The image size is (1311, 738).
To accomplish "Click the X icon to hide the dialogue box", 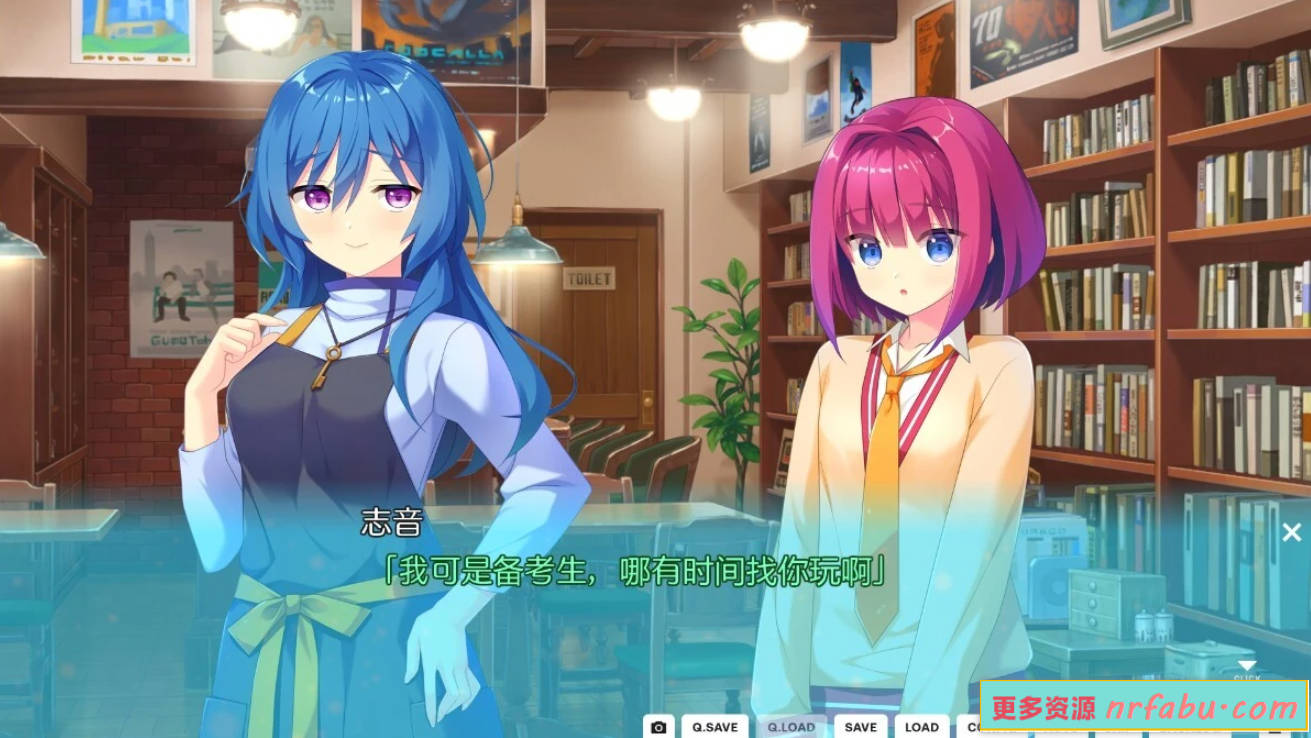I will pos(1291,530).
